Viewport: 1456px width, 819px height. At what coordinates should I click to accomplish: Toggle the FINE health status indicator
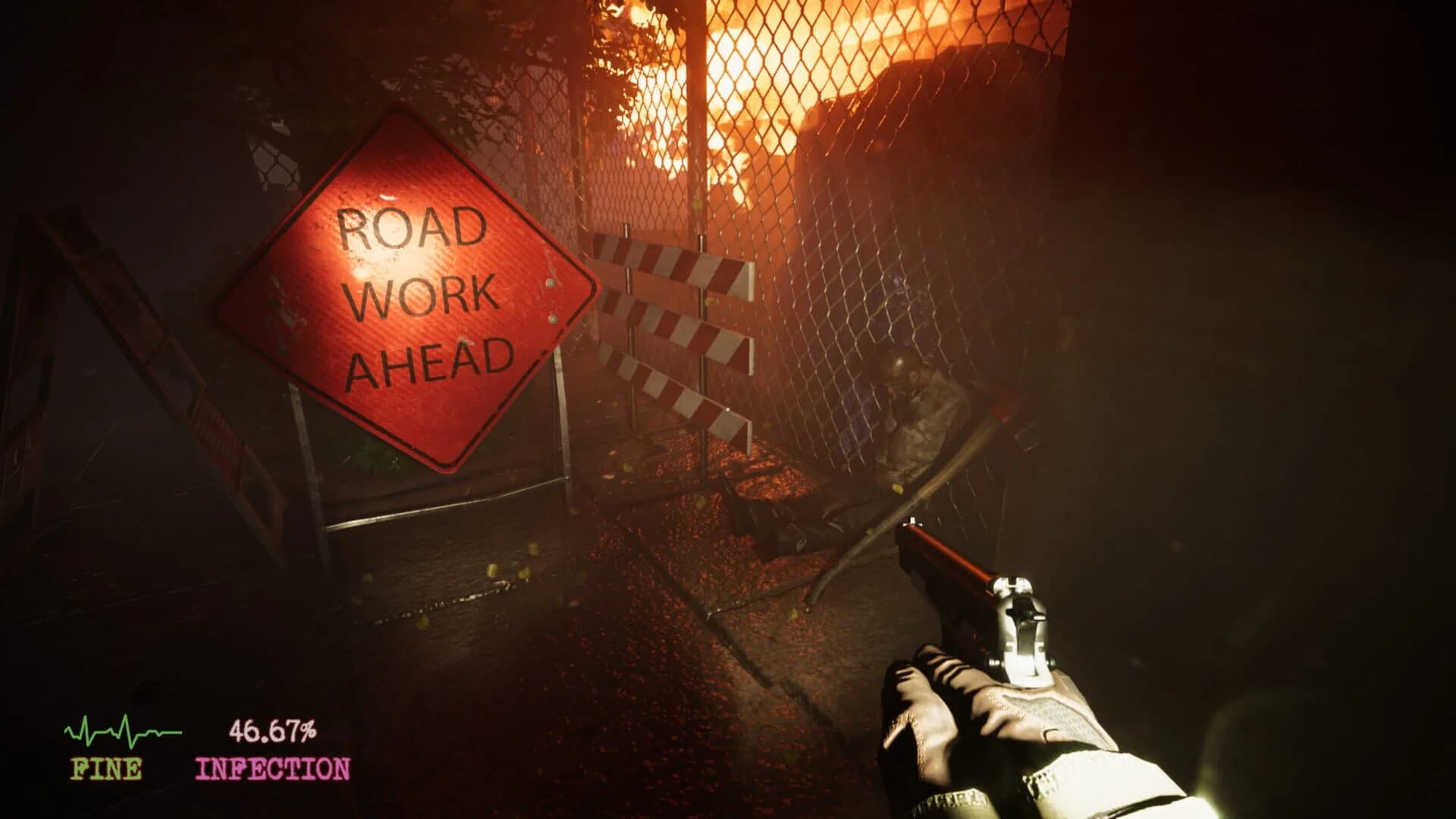[106, 770]
